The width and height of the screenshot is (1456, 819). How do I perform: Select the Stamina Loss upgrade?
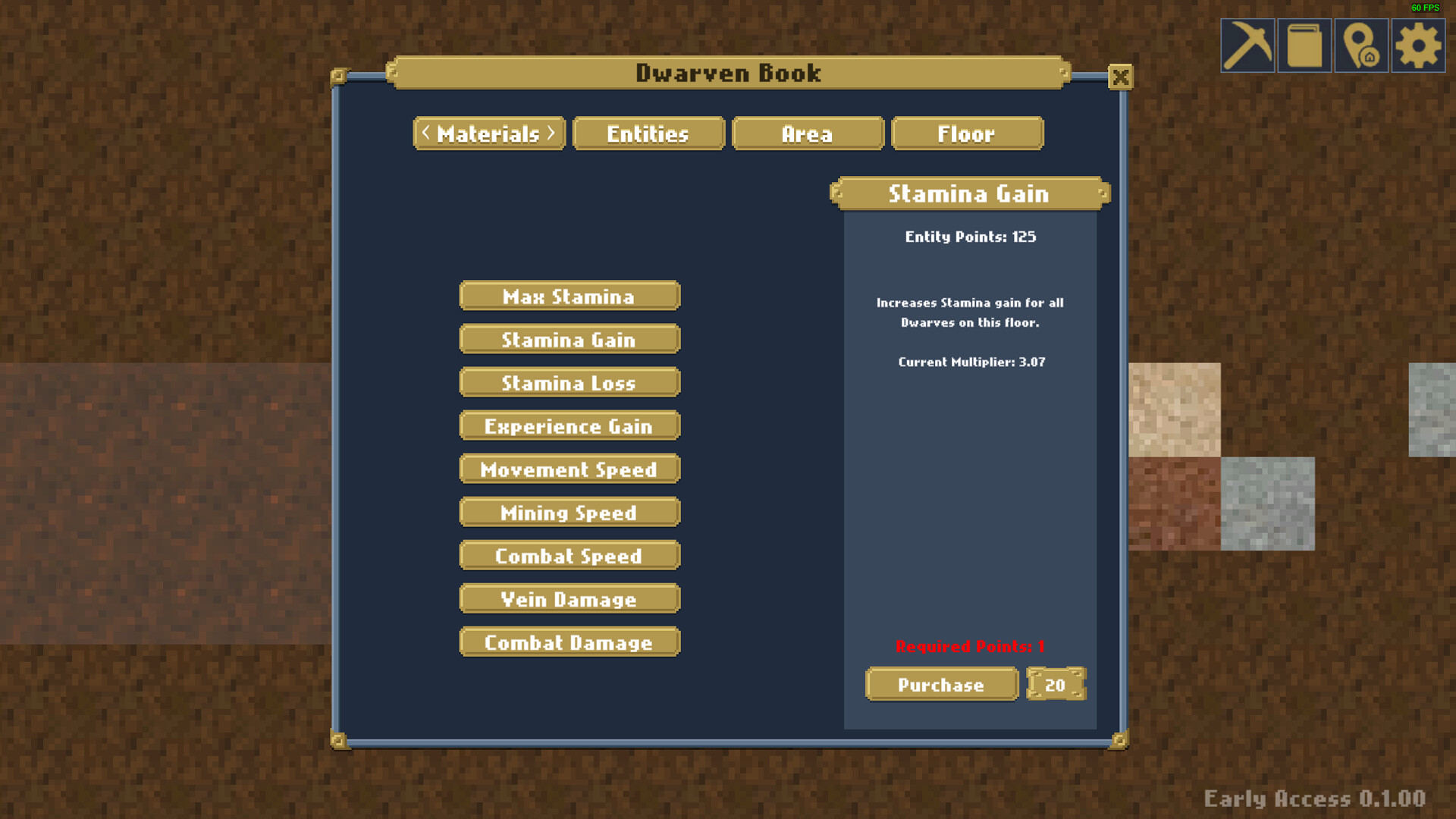pyautogui.click(x=569, y=383)
